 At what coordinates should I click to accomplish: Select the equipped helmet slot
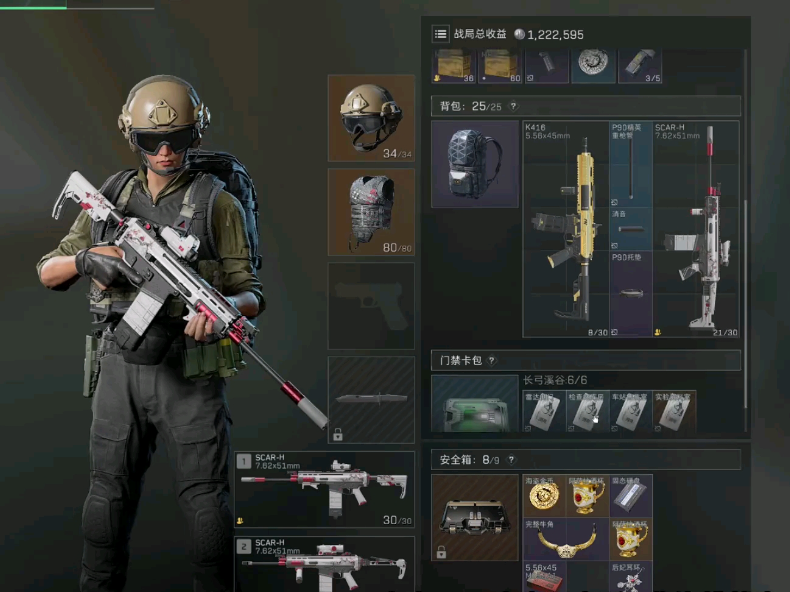[371, 117]
